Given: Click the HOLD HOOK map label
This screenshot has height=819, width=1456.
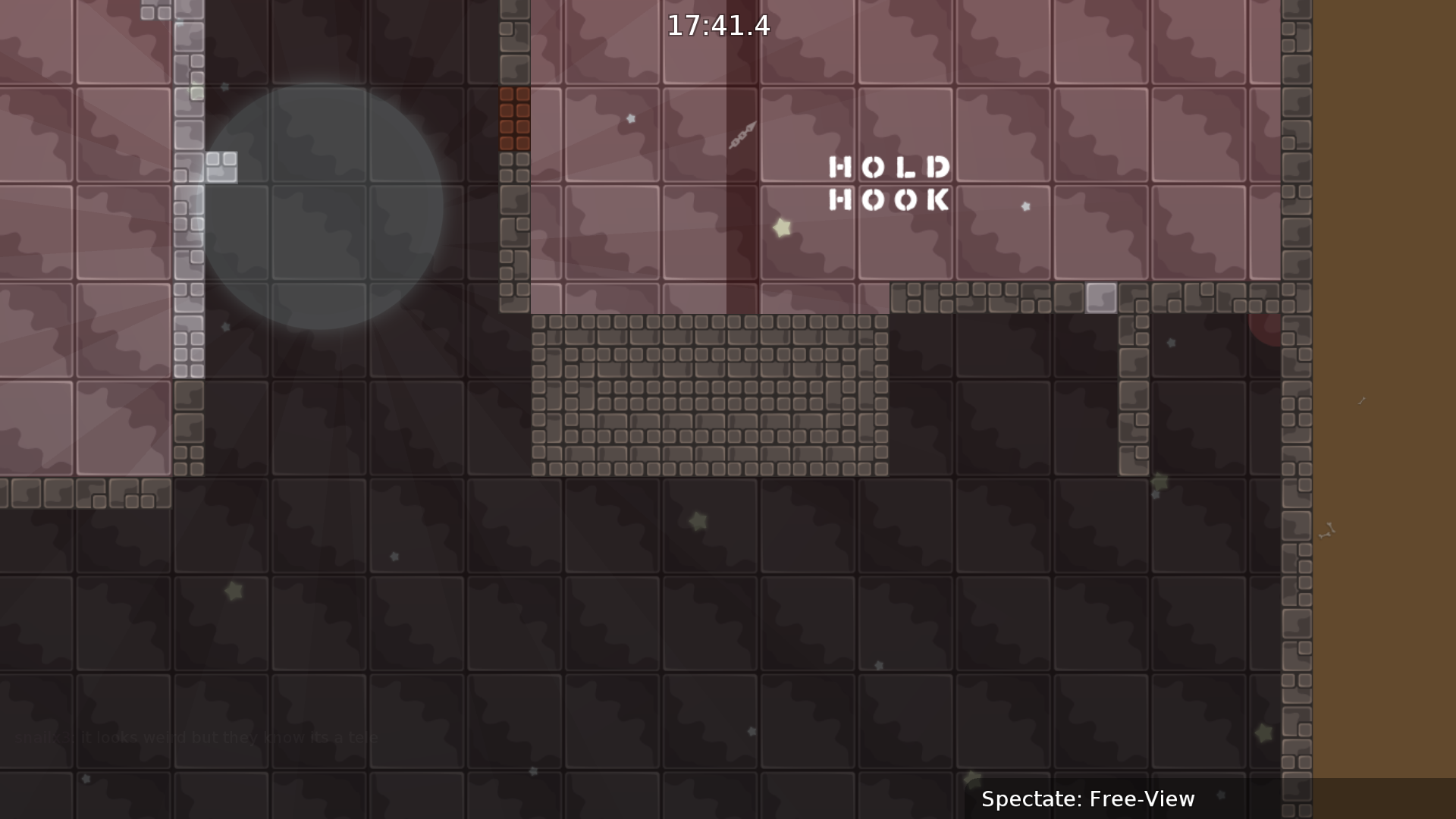Looking at the screenshot, I should pos(889,182).
